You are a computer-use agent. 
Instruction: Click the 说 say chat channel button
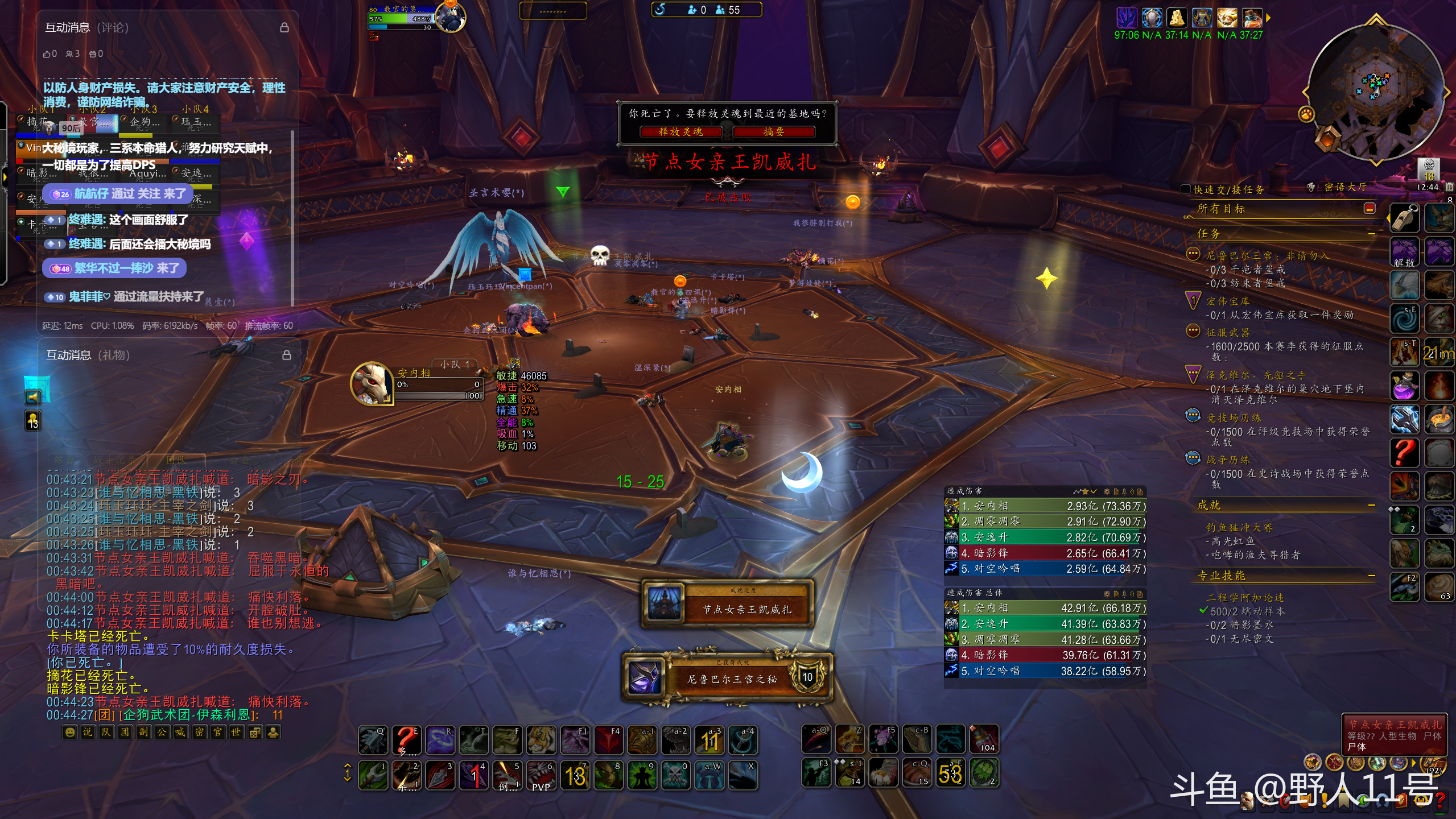tap(87, 733)
